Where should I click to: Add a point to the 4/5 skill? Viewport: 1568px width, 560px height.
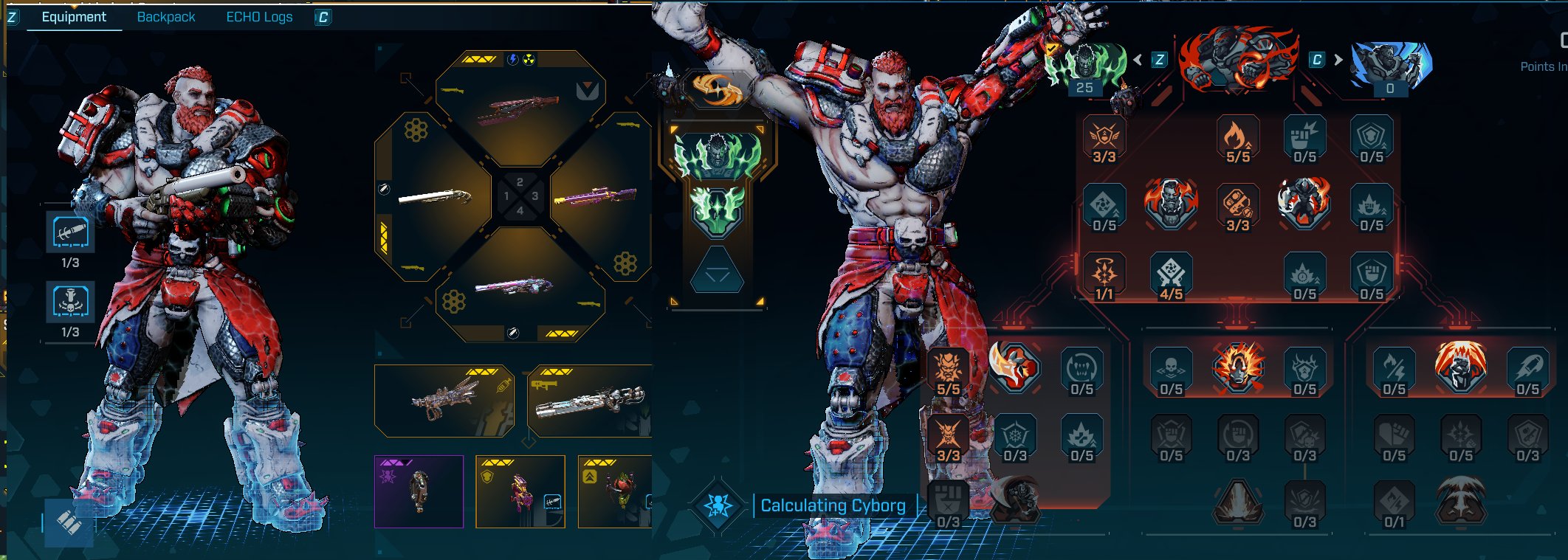coord(1171,277)
